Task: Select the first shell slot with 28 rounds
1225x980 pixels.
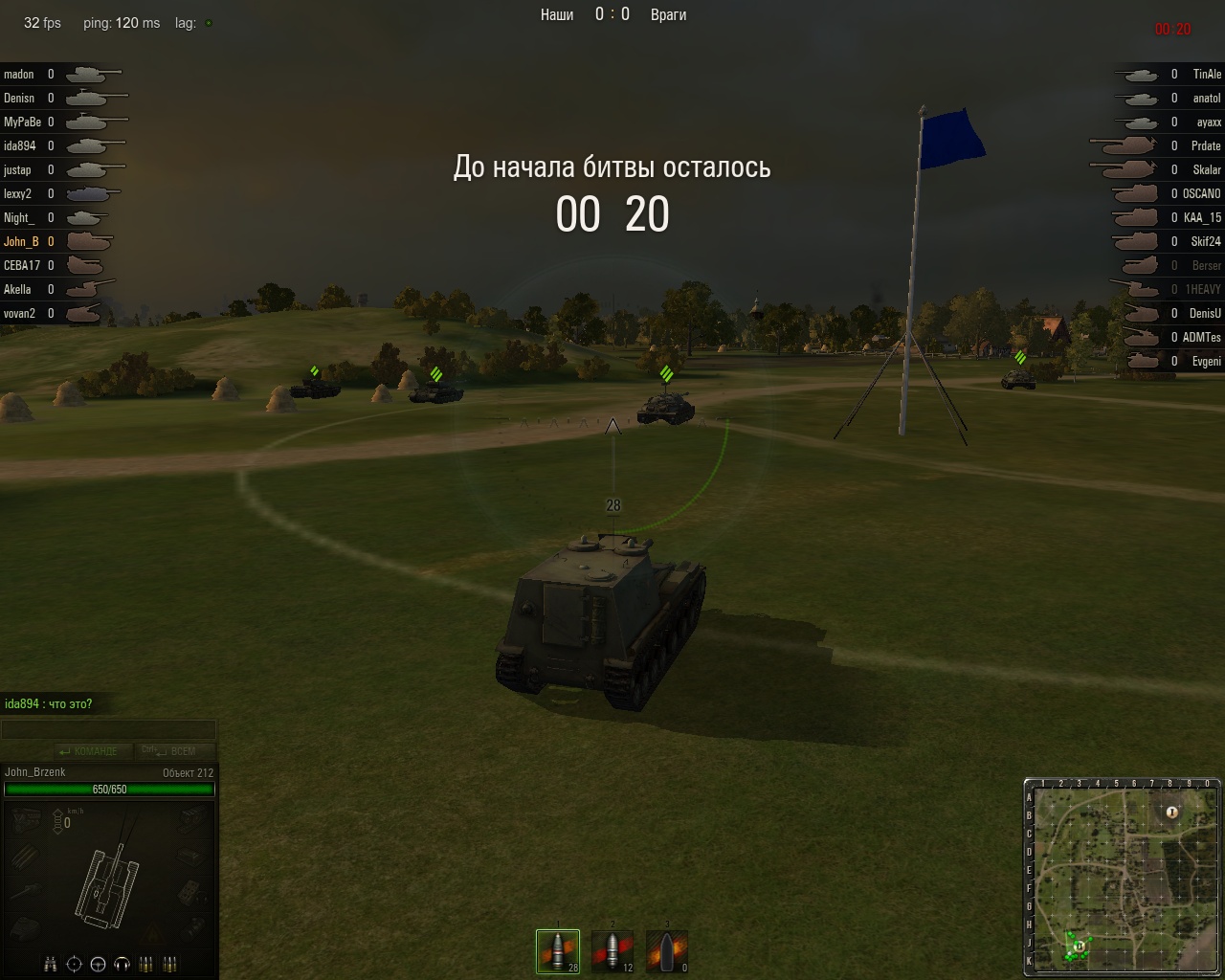Action: click(x=557, y=951)
